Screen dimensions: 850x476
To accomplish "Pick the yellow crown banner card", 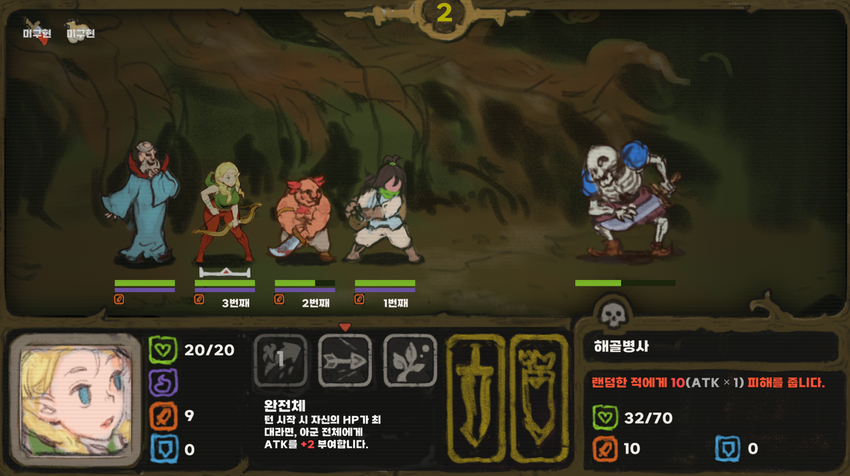I will (538, 387).
